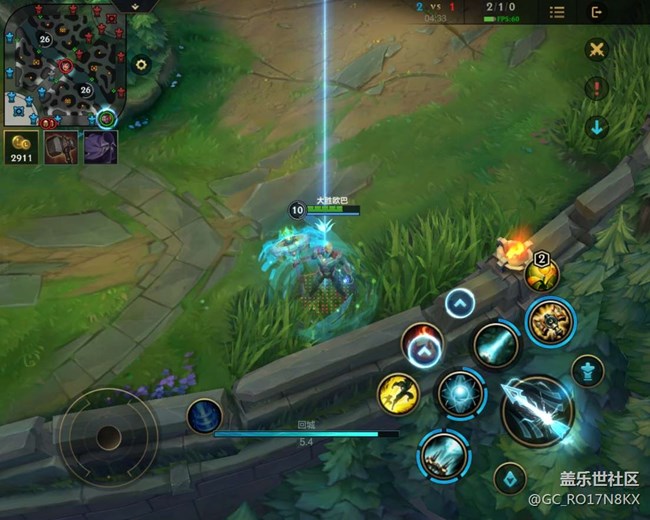Place a ward with the trinket button

(x=588, y=371)
